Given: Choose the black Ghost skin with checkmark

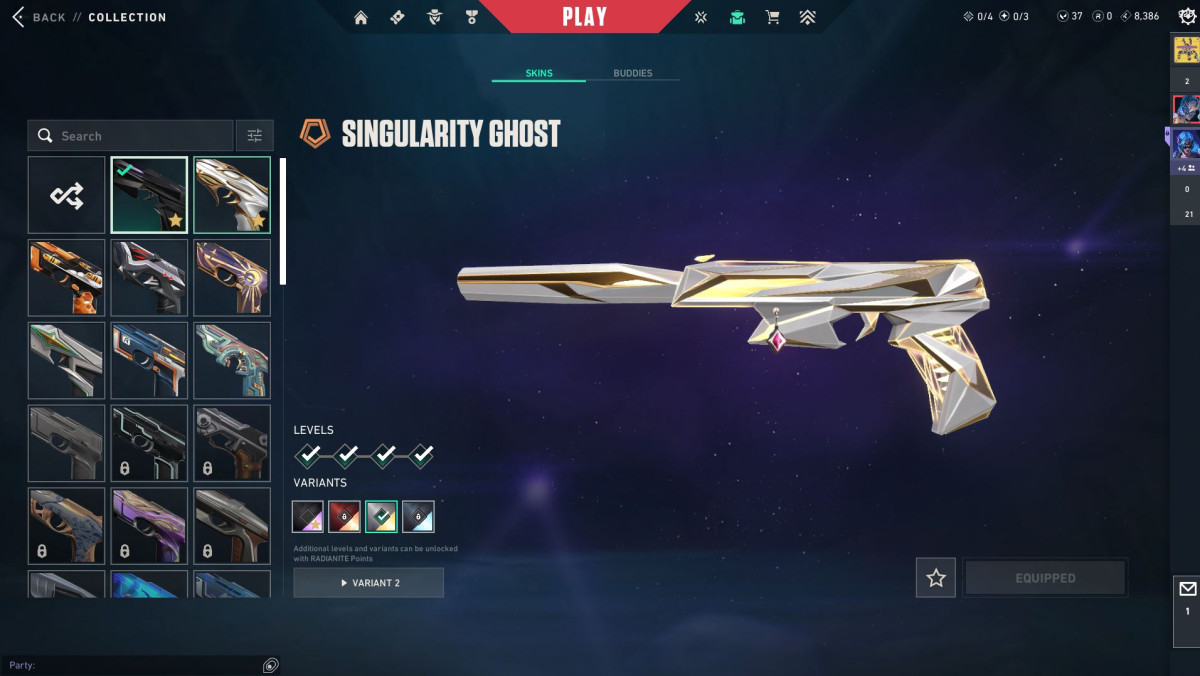Looking at the screenshot, I should pyautogui.click(x=149, y=195).
